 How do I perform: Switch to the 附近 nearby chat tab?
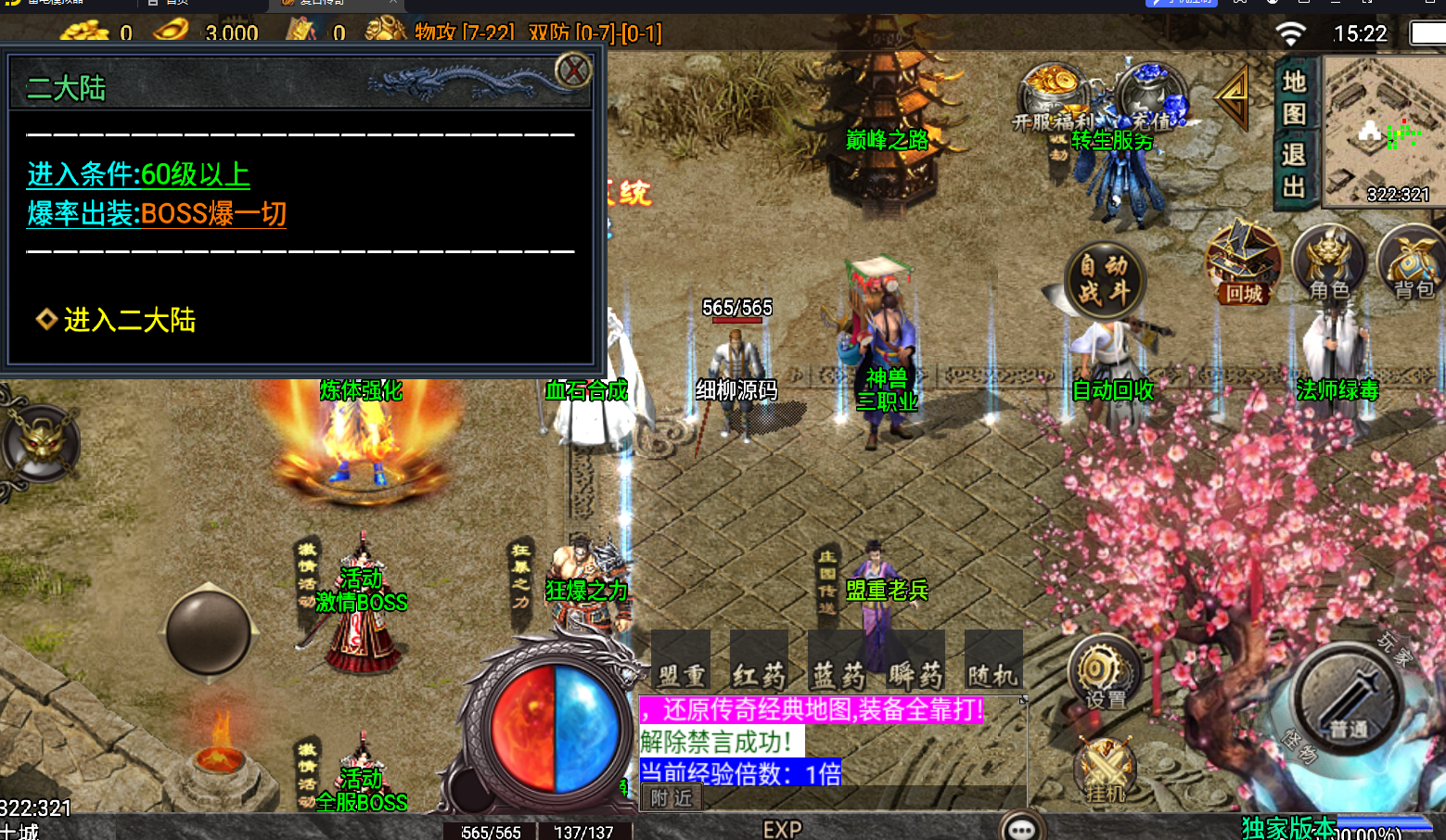(672, 798)
